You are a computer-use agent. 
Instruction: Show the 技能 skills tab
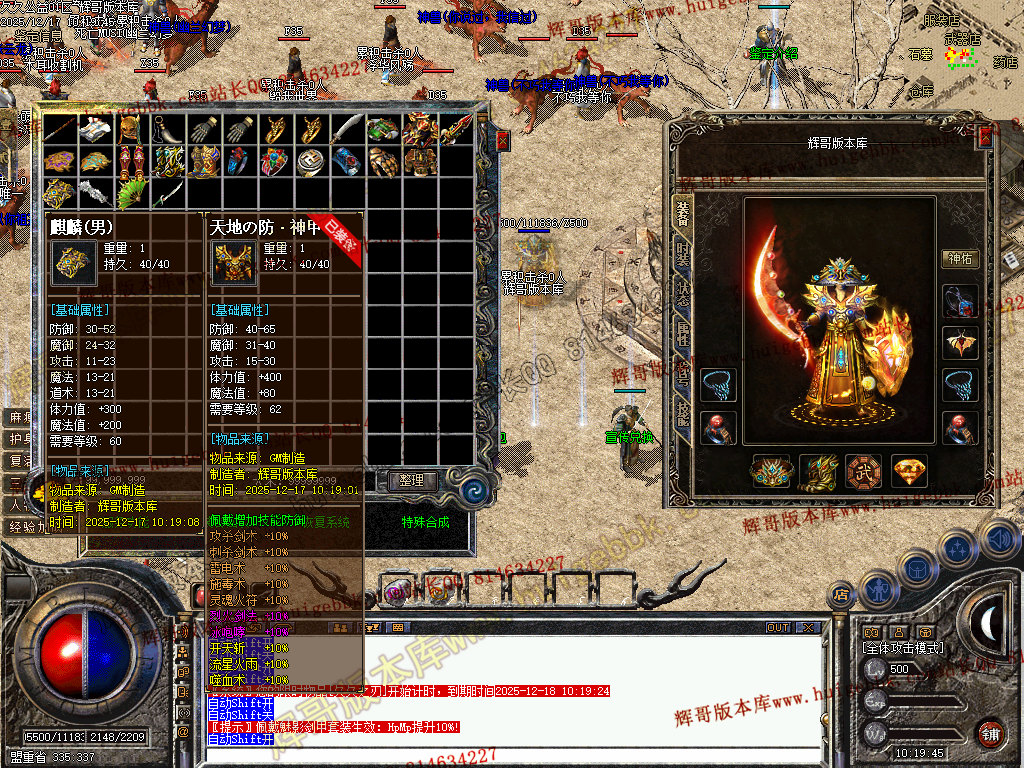coord(683,411)
